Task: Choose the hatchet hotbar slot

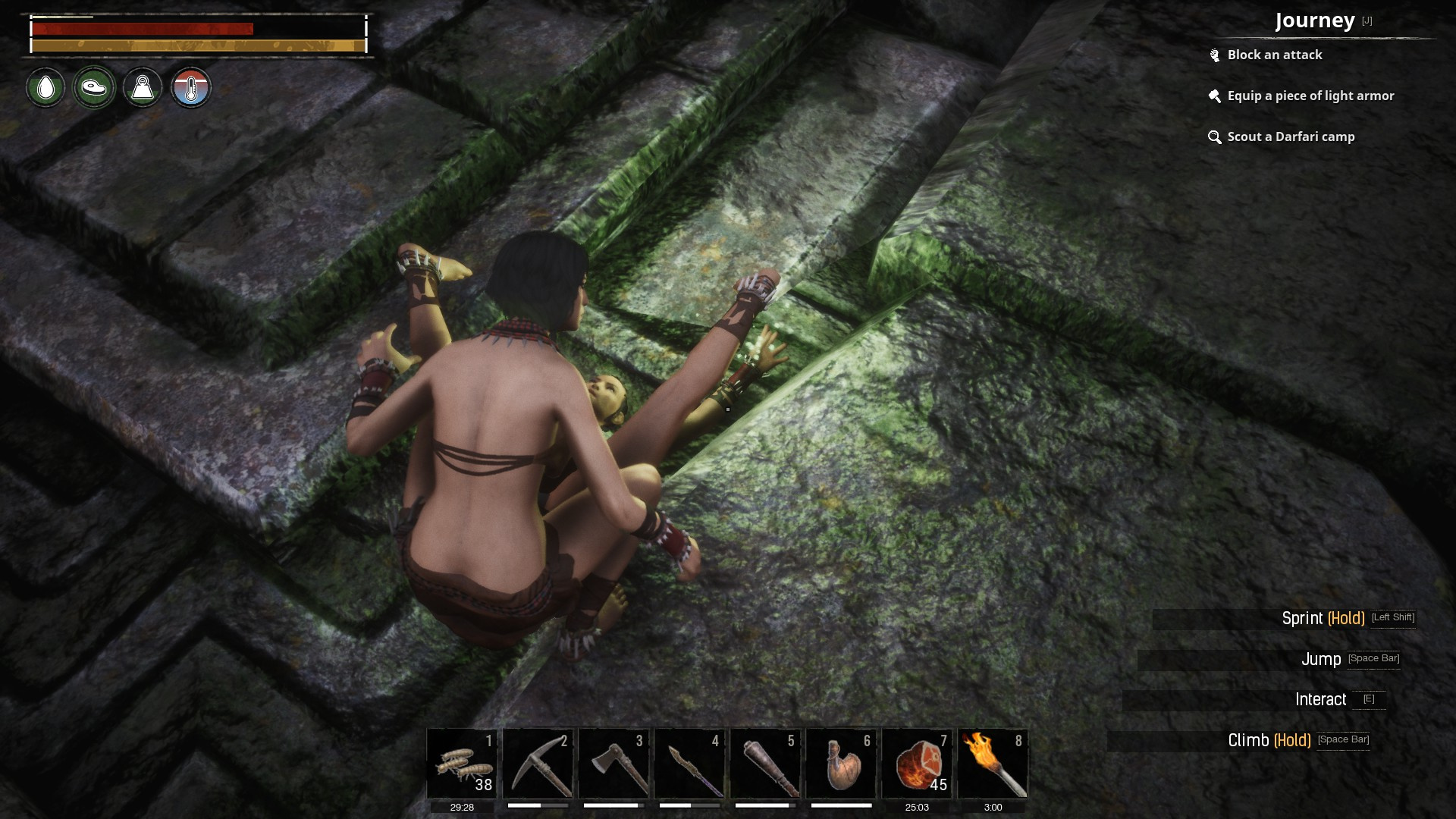Action: pyautogui.click(x=613, y=764)
